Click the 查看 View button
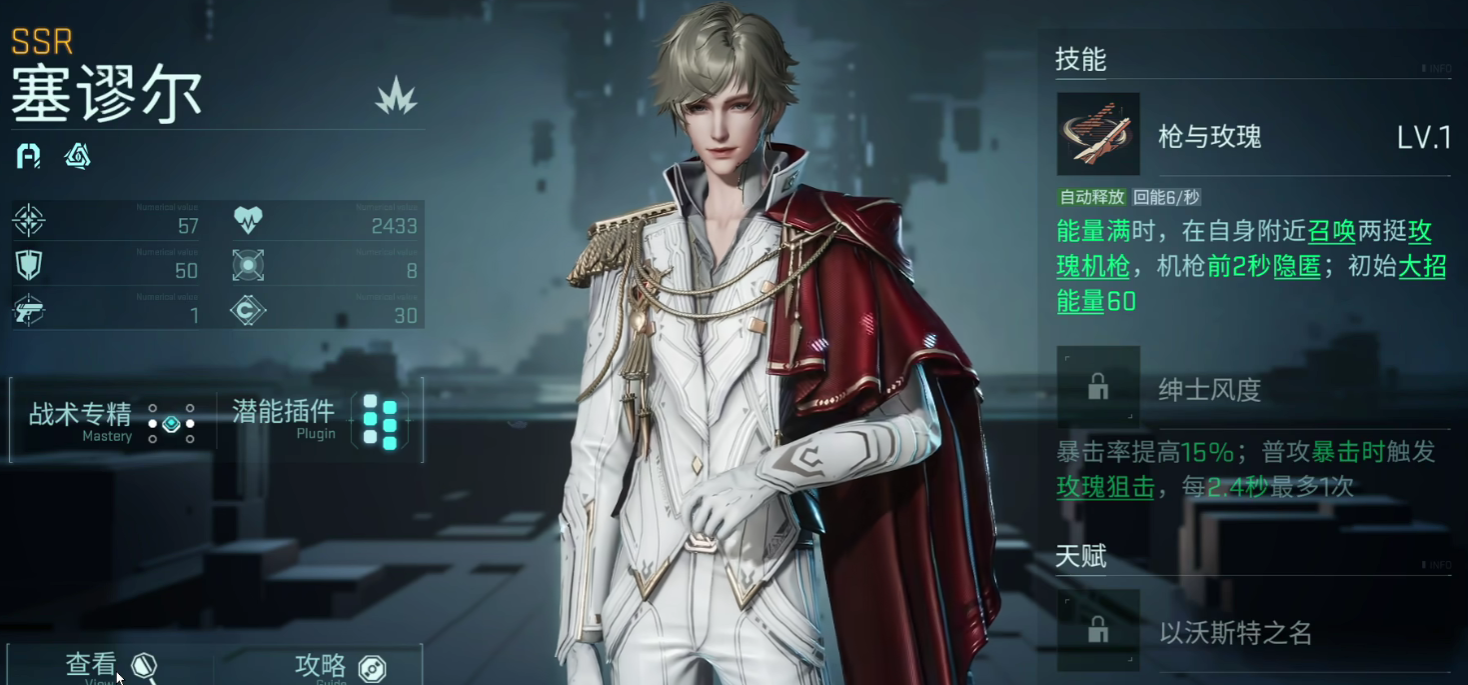1468x685 pixels. click(x=110, y=666)
